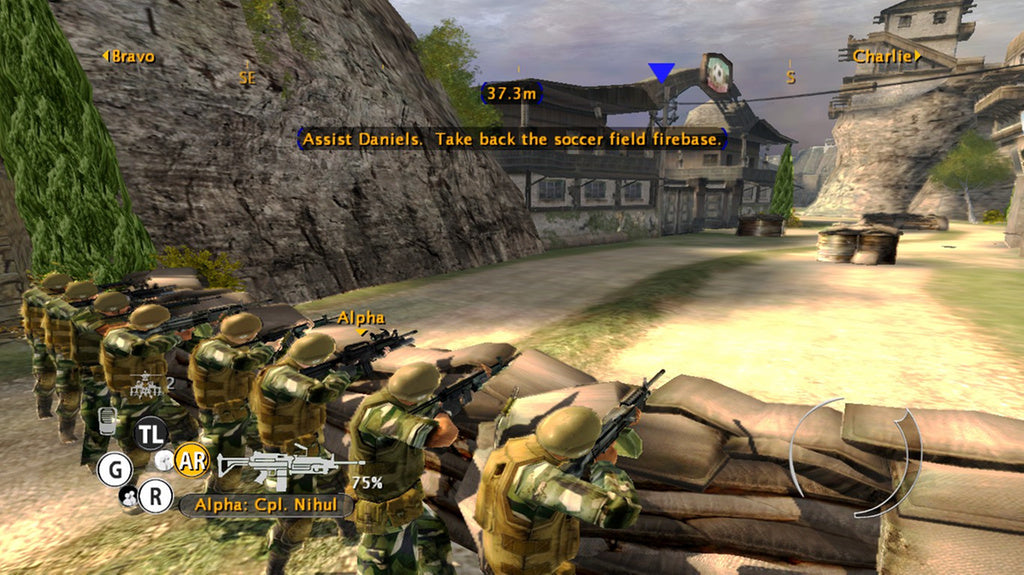Select the TL team leader icon

point(152,432)
